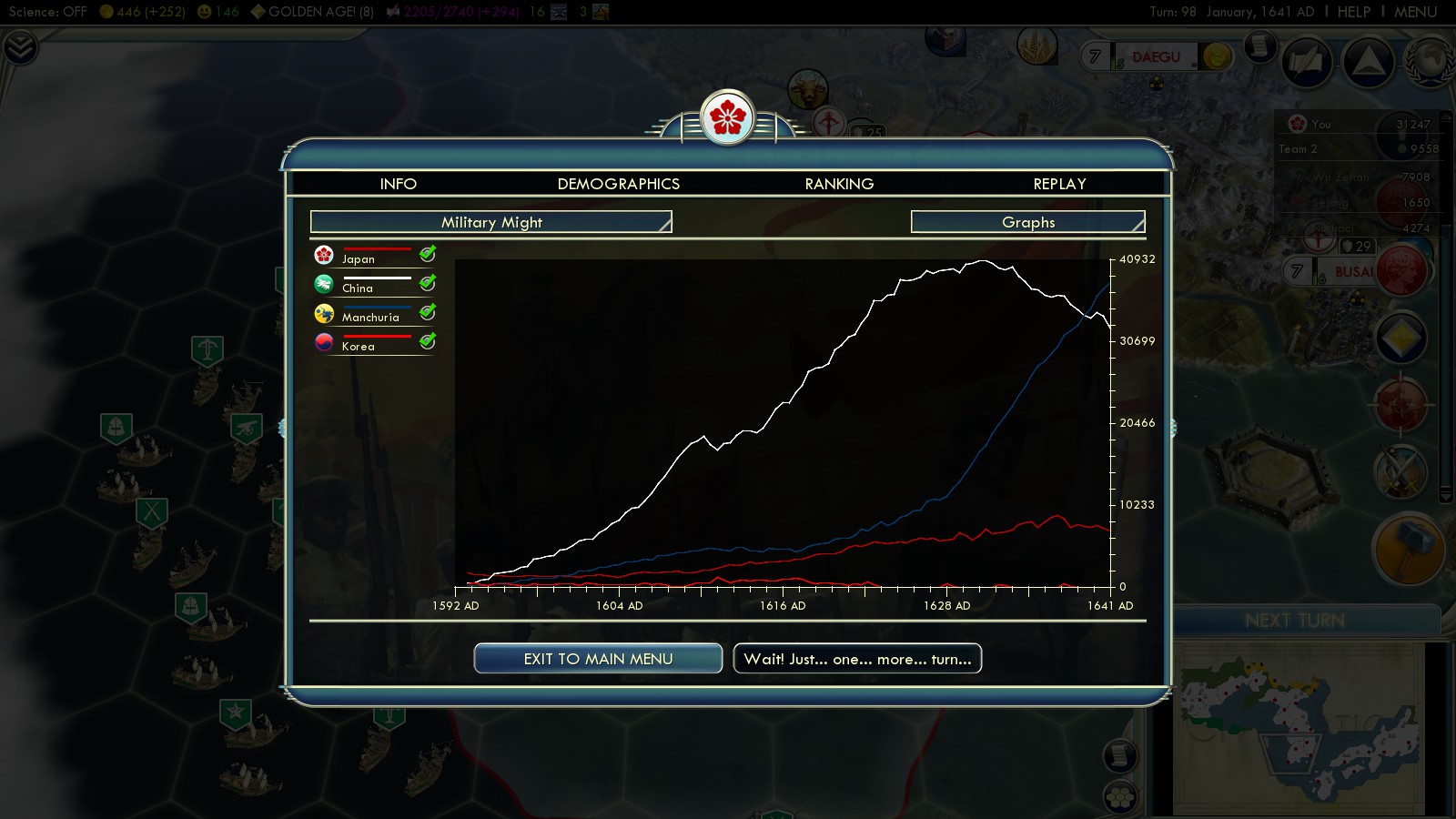Click the NEXT TURN button
Viewport: 1456px width, 819px height.
(1294, 621)
